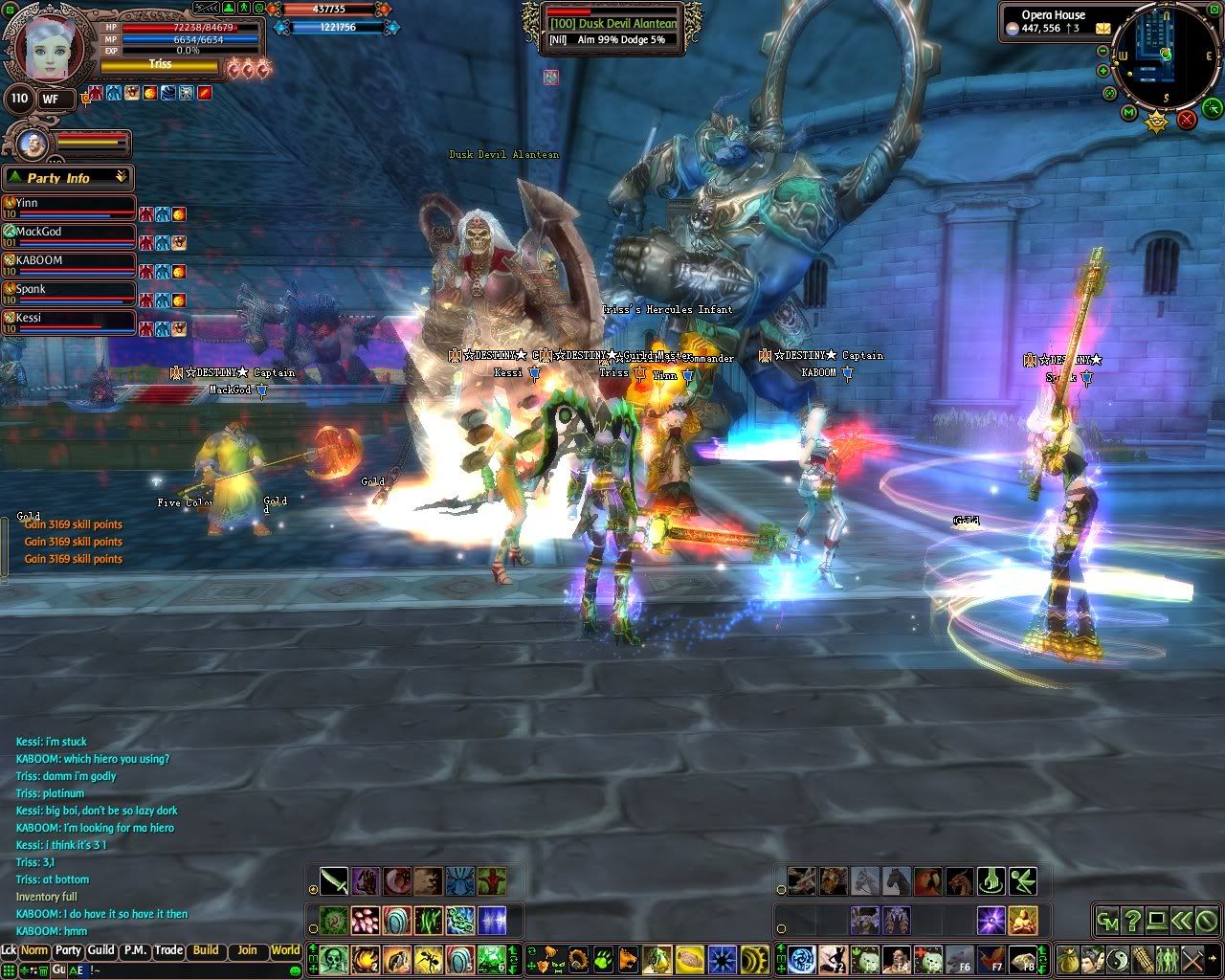
Task: Open the inventory bag icon
Action: (1067, 958)
